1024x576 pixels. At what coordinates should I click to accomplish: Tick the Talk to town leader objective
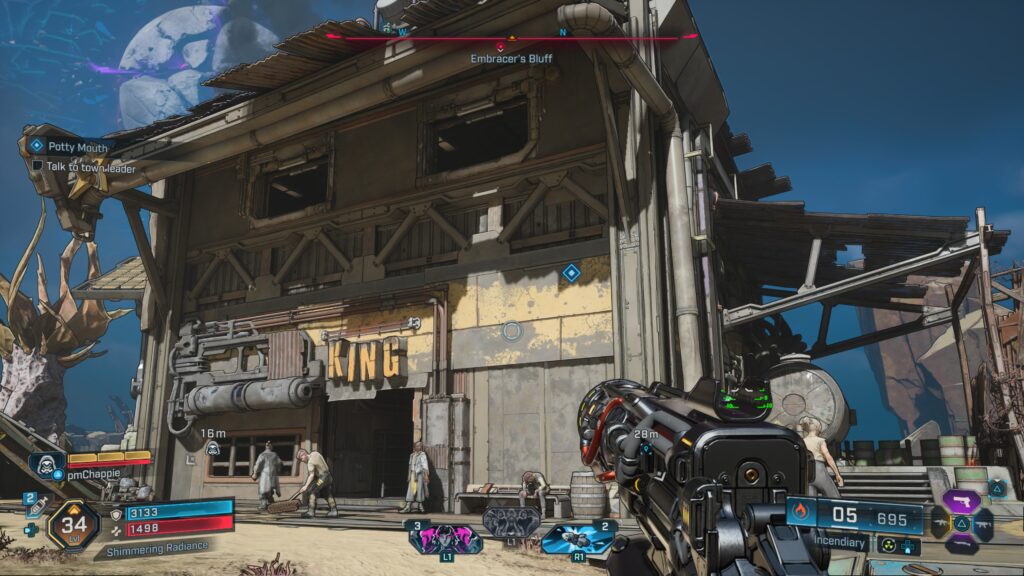[38, 167]
